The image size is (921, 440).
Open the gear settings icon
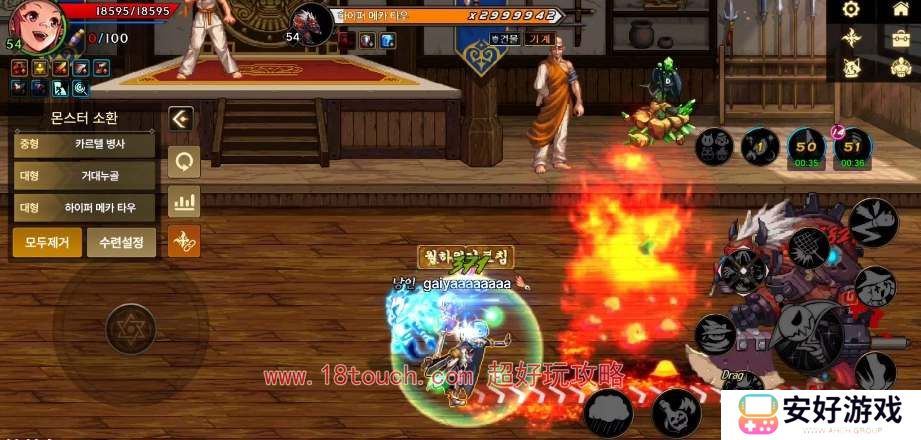coord(851,10)
